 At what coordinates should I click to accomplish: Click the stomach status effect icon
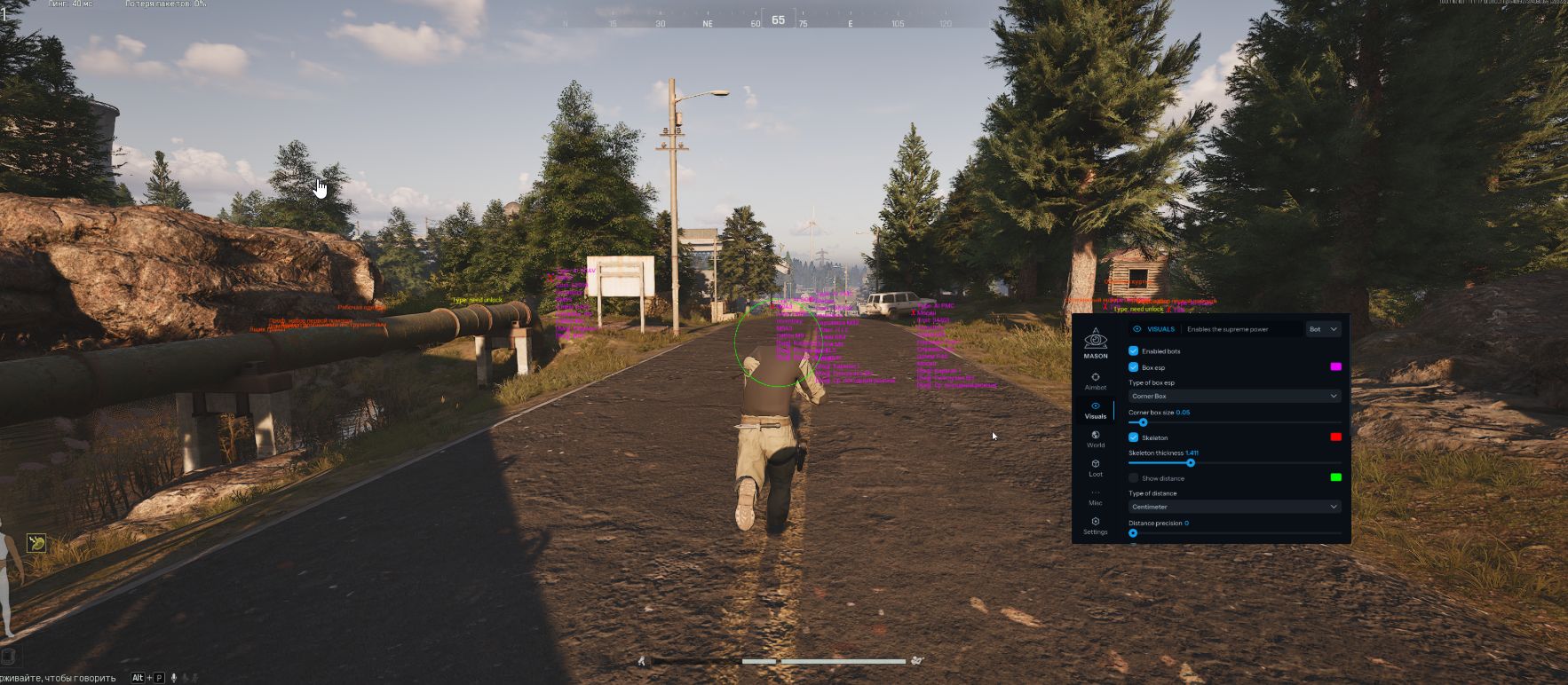pyautogui.click(x=36, y=542)
